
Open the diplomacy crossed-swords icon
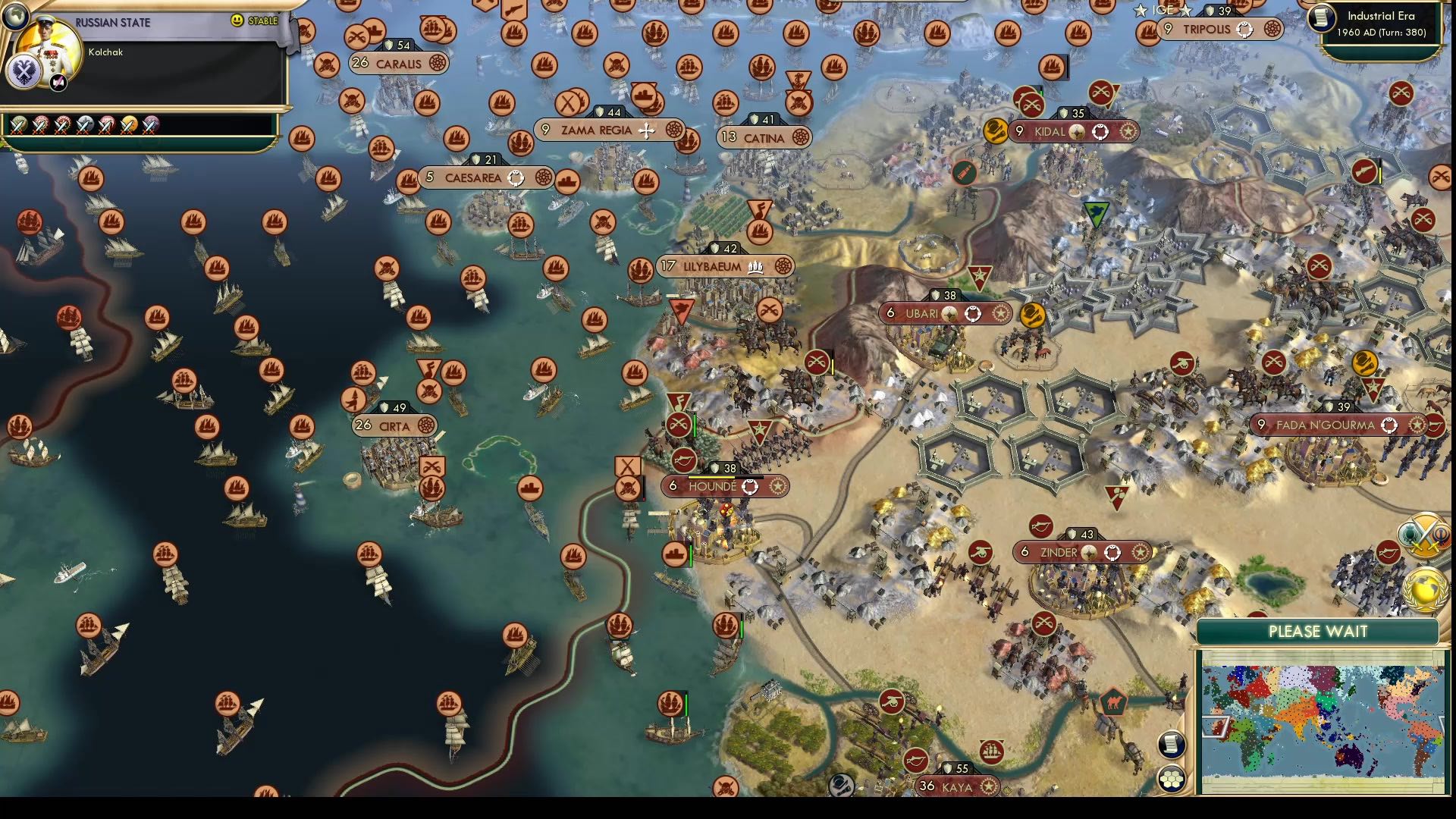click(x=1426, y=537)
